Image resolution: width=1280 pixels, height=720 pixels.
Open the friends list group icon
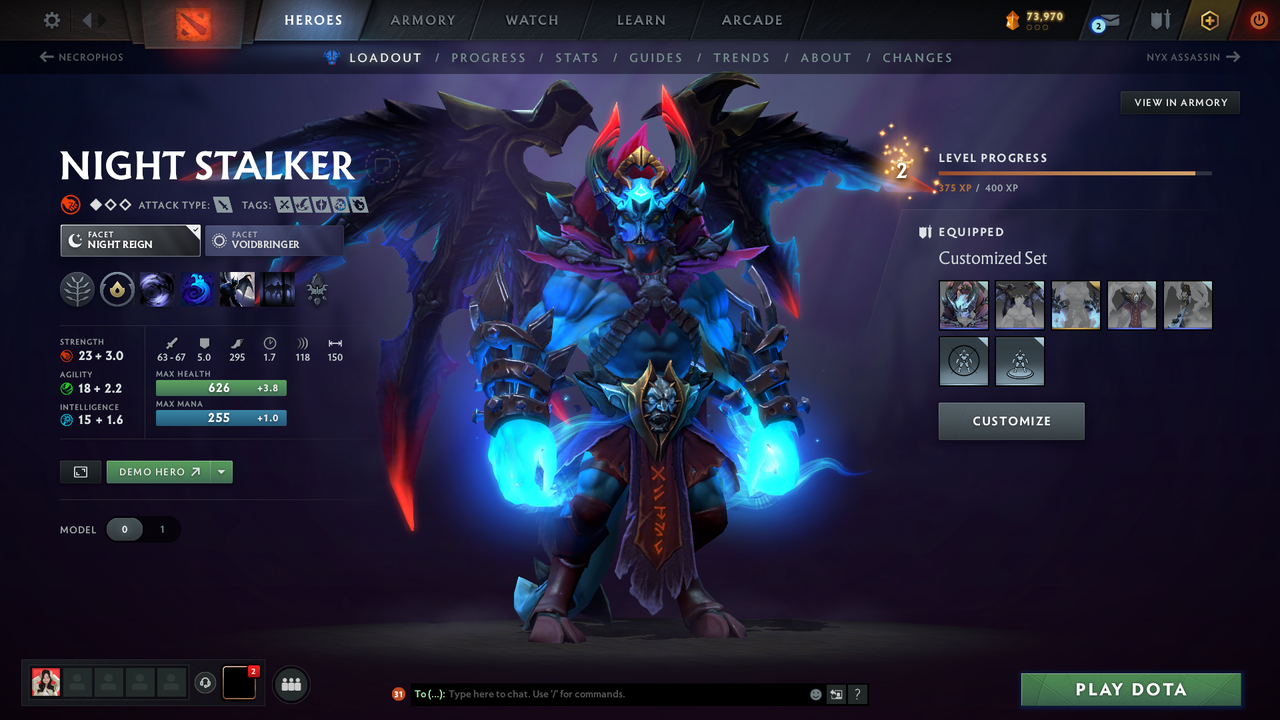289,683
